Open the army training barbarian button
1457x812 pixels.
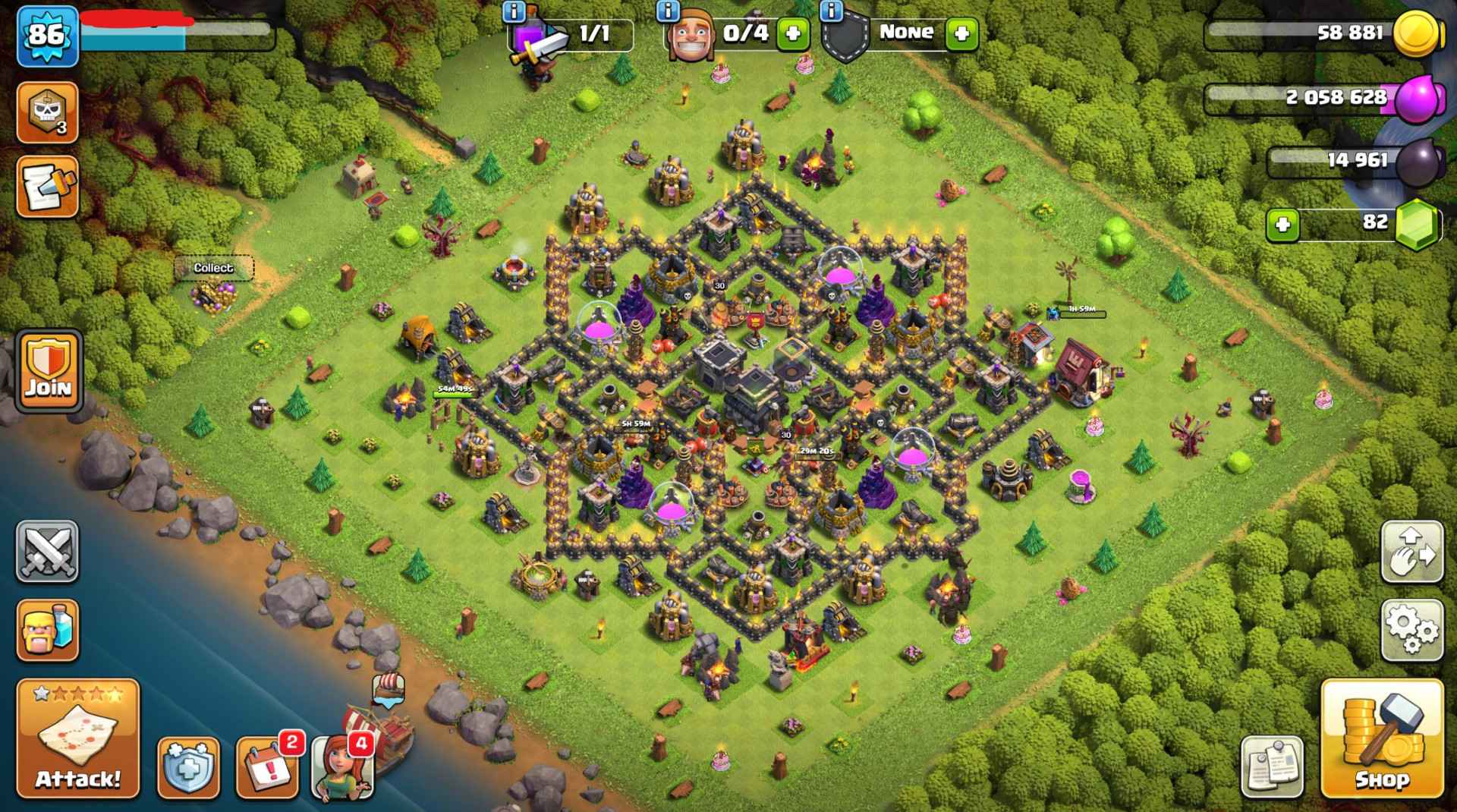click(47, 630)
